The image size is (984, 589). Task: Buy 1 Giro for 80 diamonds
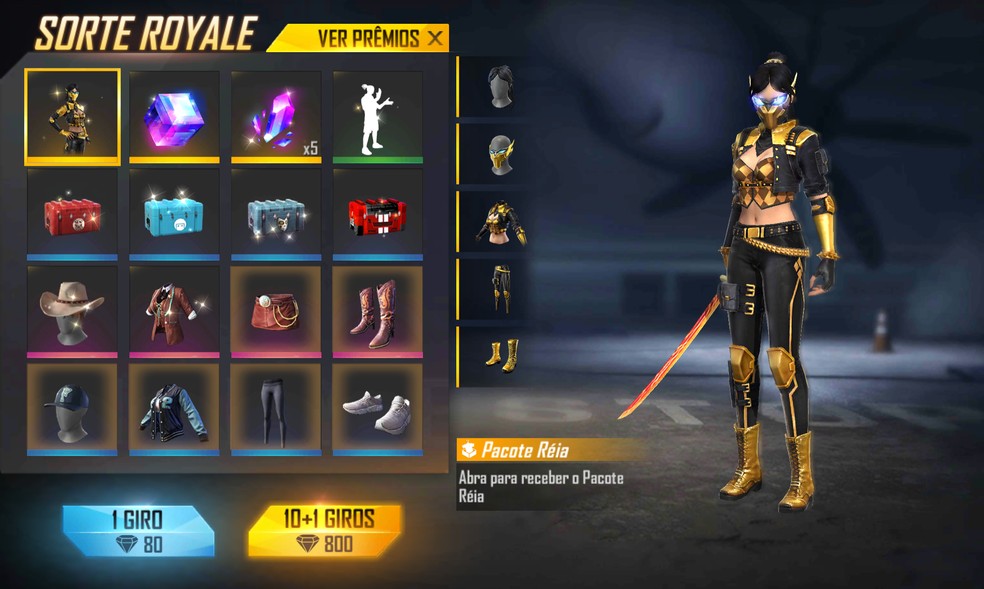pos(138,530)
